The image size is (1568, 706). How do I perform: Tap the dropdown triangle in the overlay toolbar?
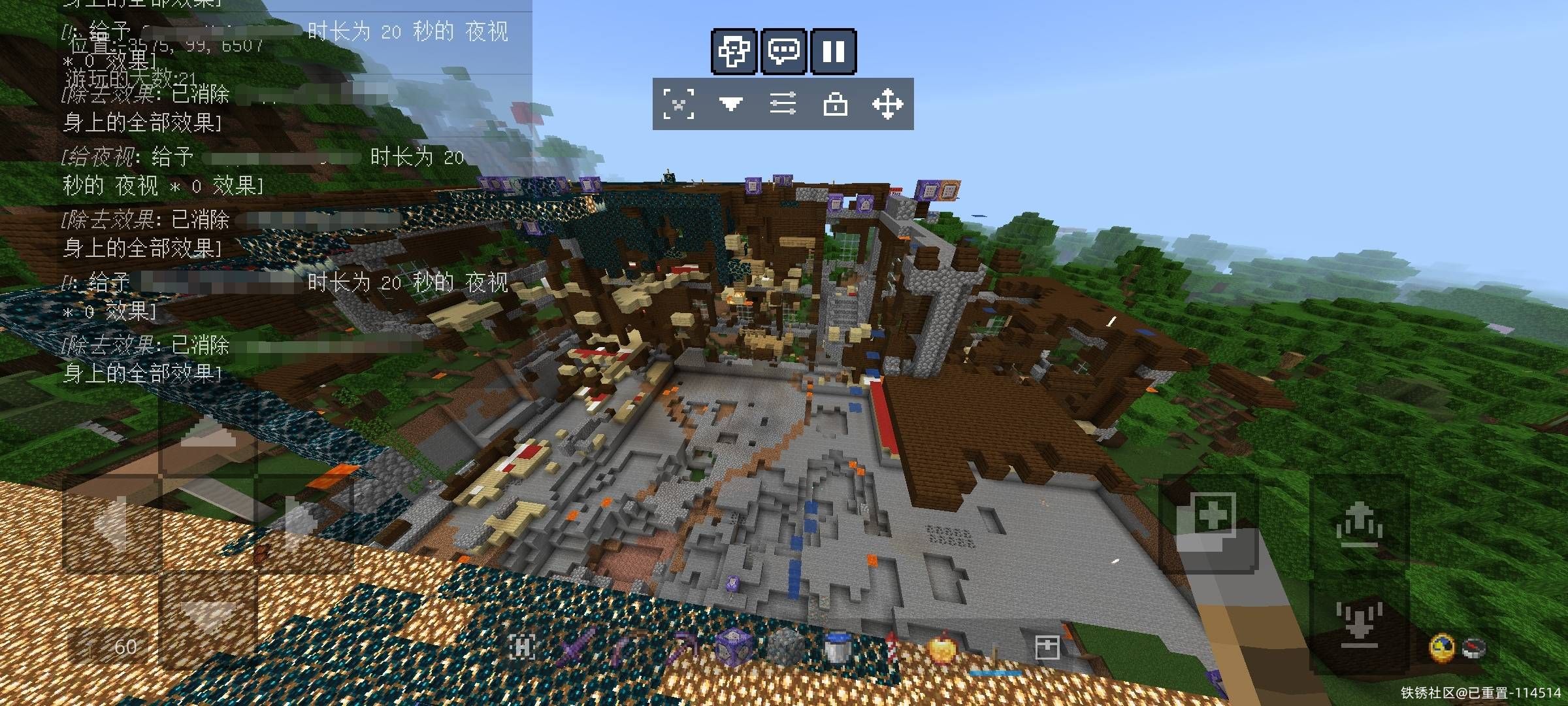[730, 104]
